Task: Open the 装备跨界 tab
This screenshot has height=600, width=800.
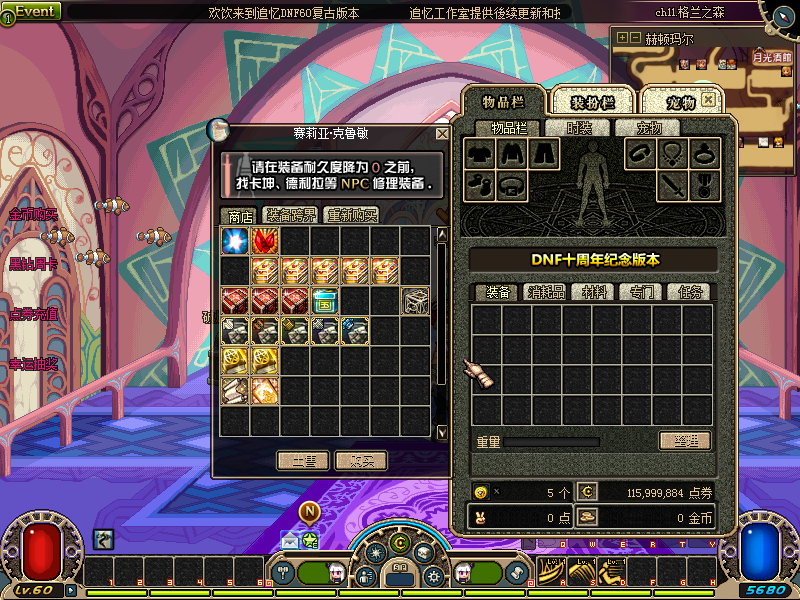Action: (290, 215)
